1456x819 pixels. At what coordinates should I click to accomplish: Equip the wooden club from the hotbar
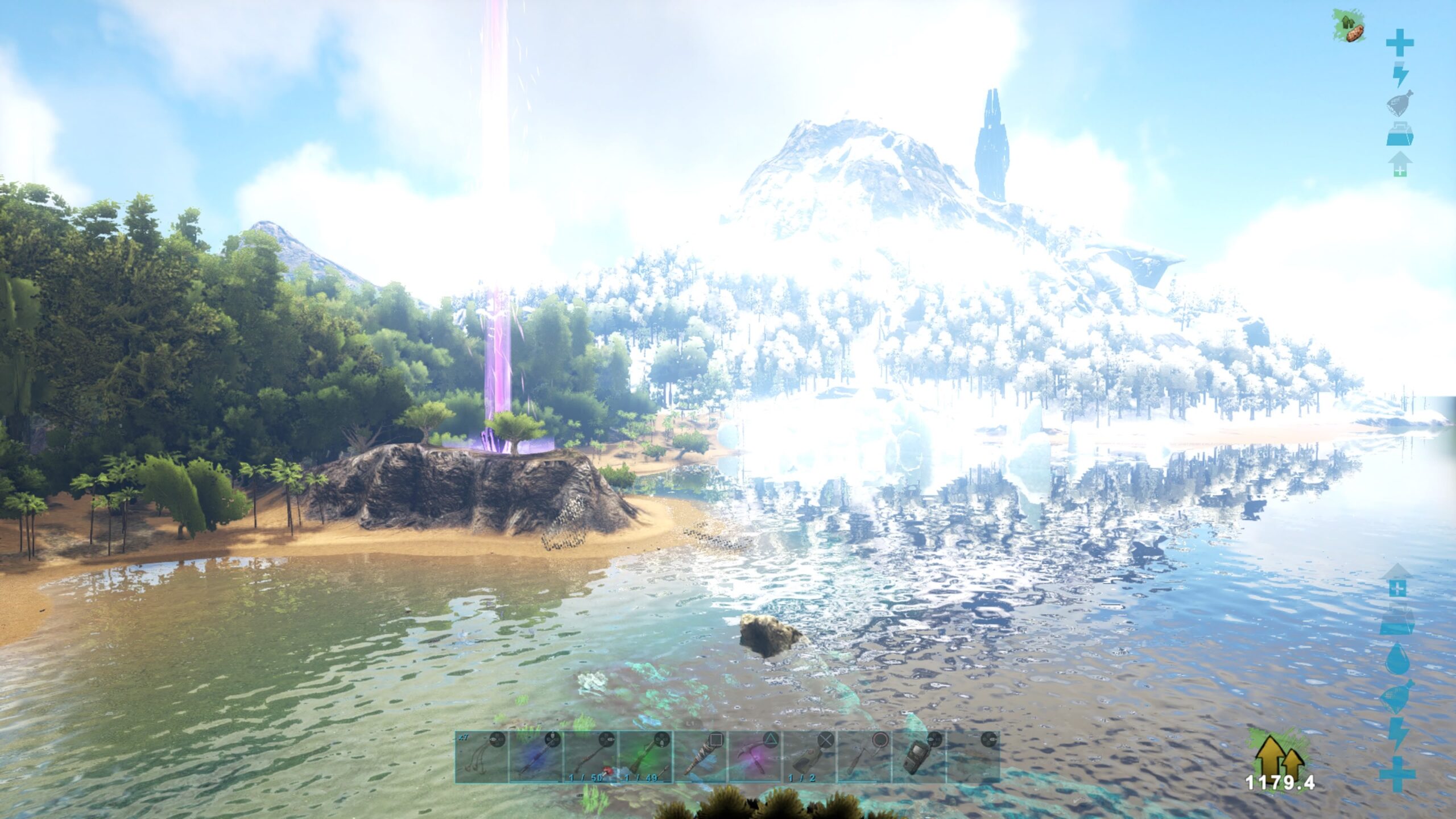coord(700,756)
